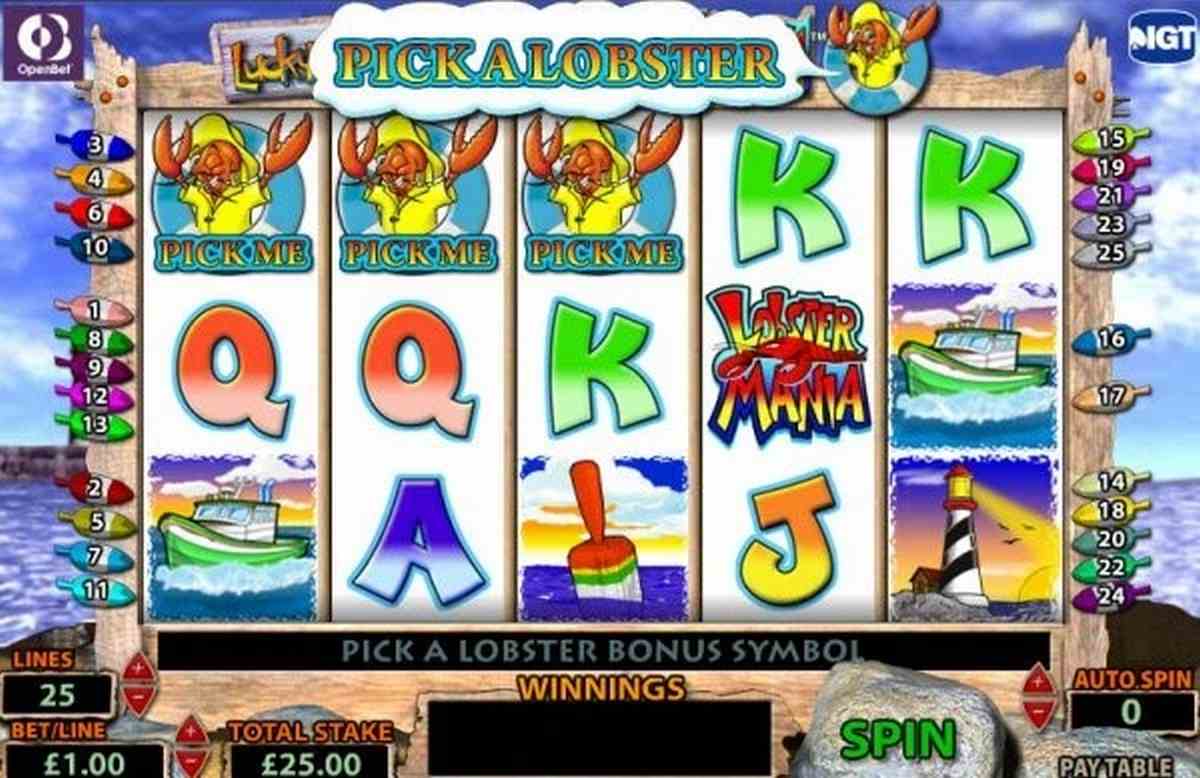This screenshot has height=778, width=1200.
Task: Select payline buoy number 17
Action: tap(1110, 397)
